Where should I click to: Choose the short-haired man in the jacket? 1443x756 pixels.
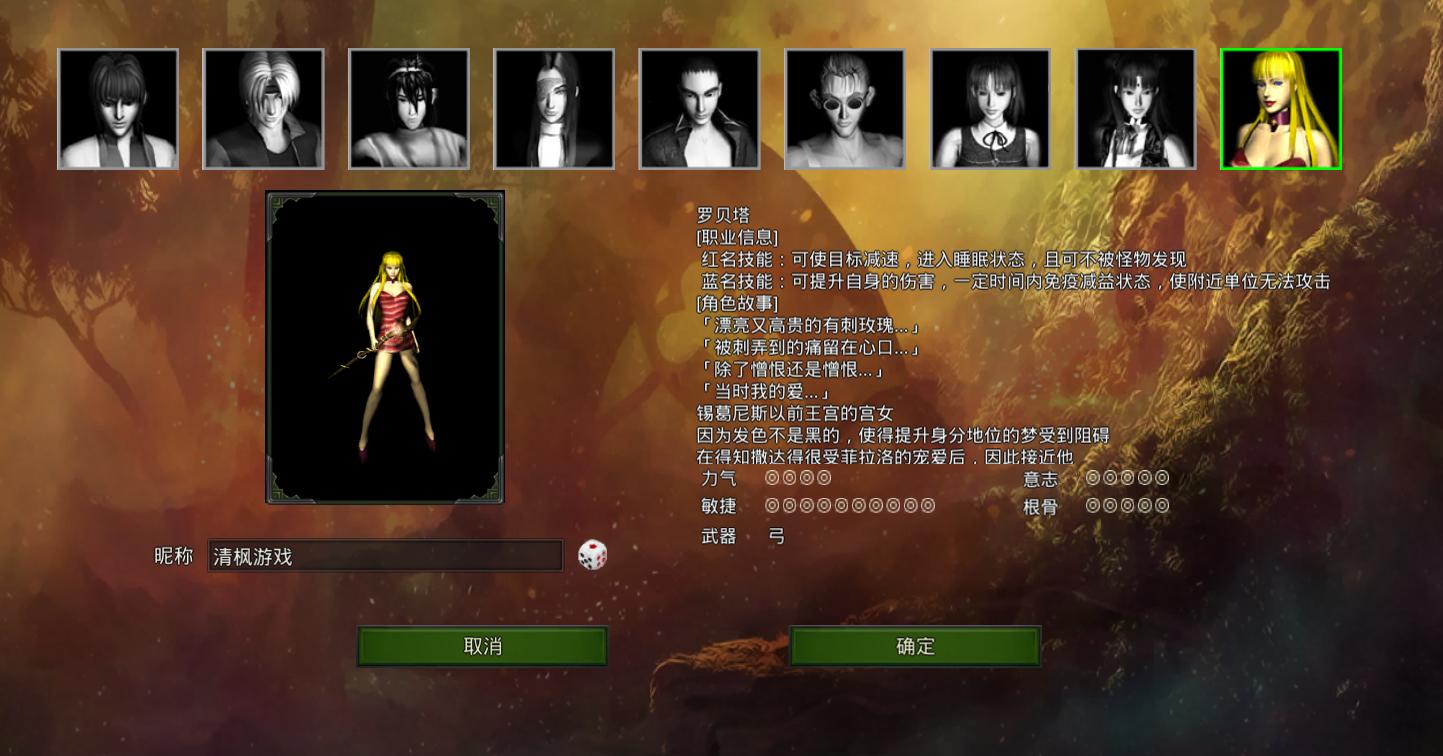(x=699, y=108)
